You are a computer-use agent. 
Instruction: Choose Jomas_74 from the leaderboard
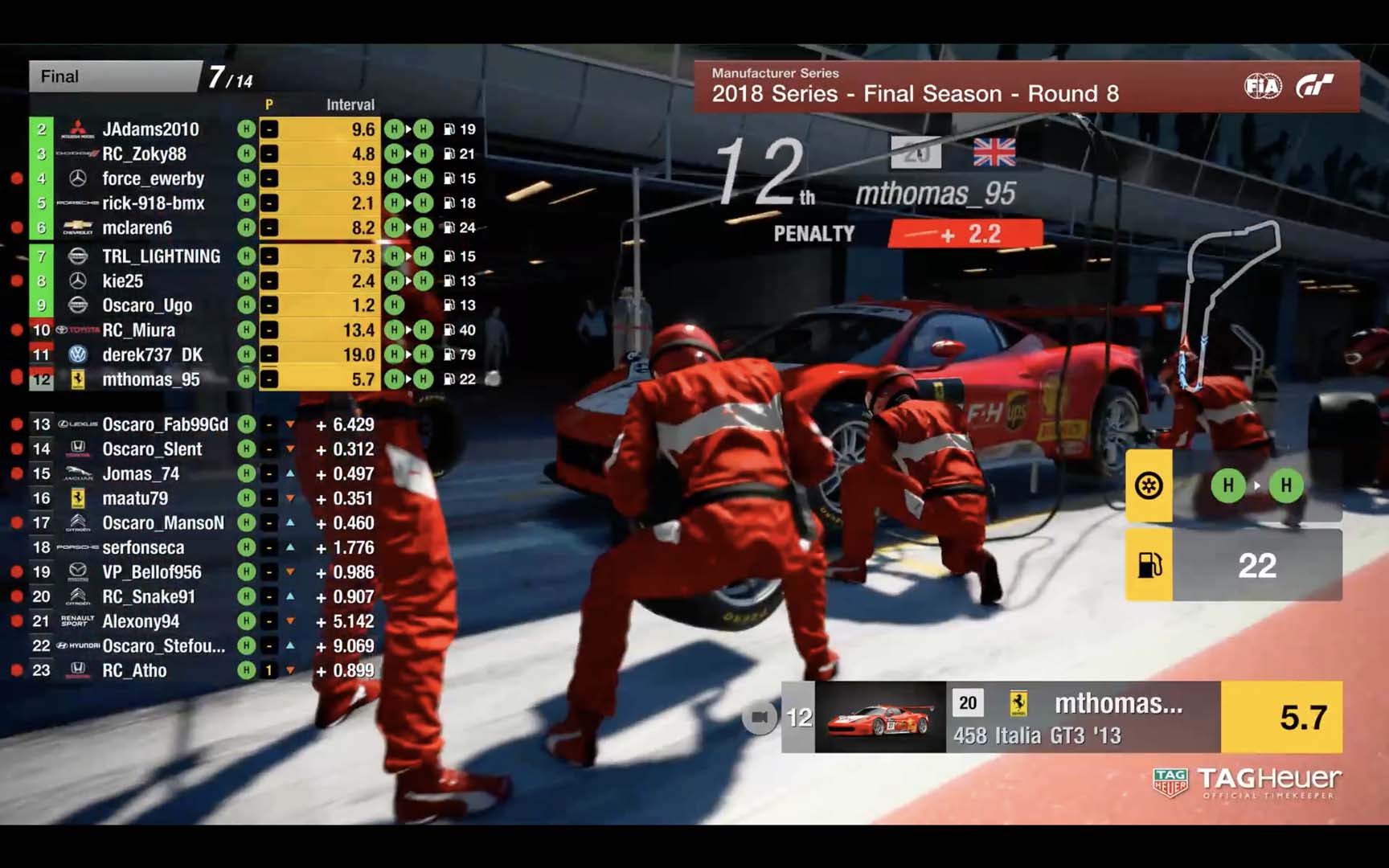tap(141, 473)
